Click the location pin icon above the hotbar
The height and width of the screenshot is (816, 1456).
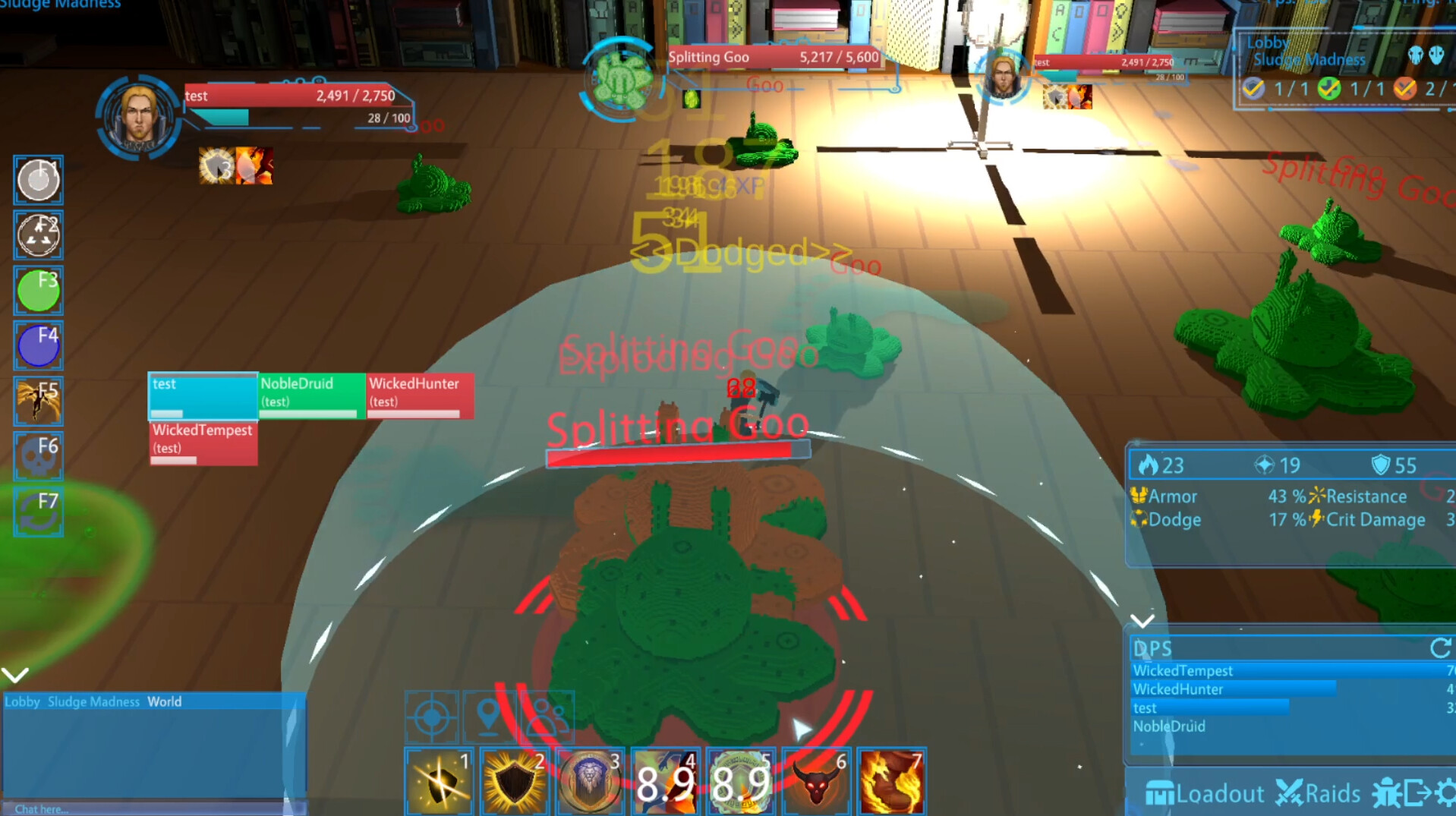(490, 714)
